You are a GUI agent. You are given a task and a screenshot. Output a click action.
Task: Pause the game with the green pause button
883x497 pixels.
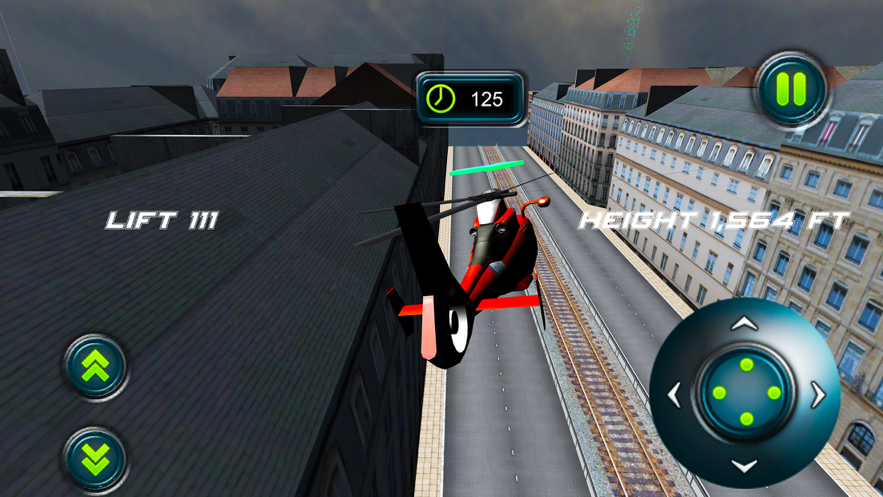coord(791,89)
